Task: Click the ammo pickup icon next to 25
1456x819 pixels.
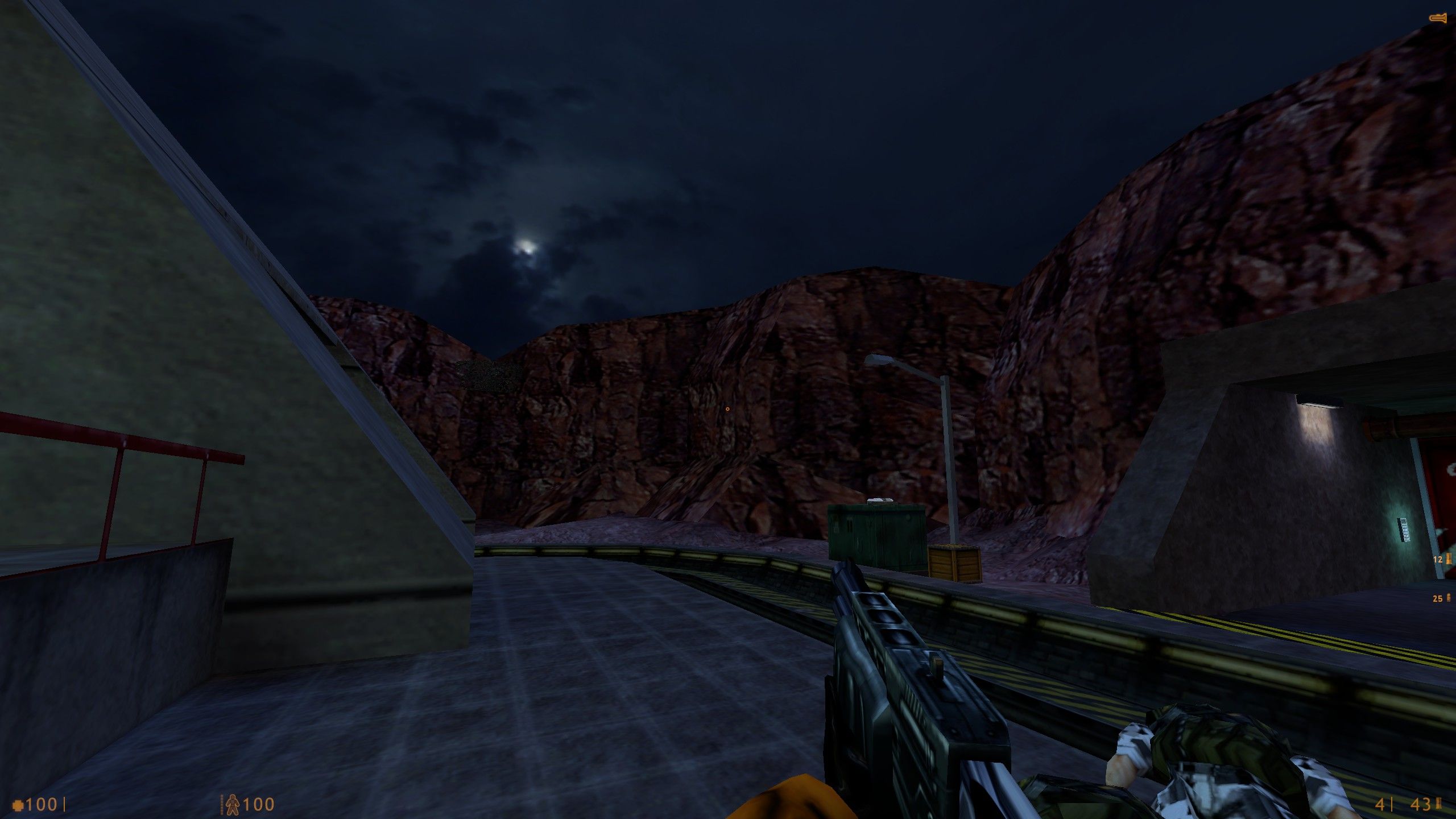Action: coord(1449,598)
